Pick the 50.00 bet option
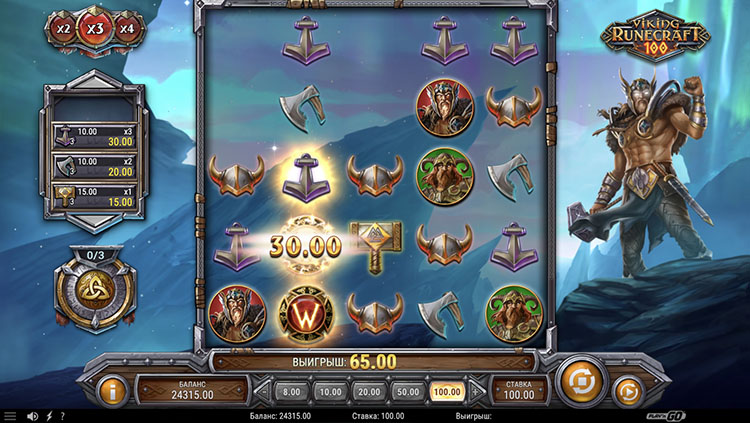The image size is (750, 423). click(x=407, y=391)
